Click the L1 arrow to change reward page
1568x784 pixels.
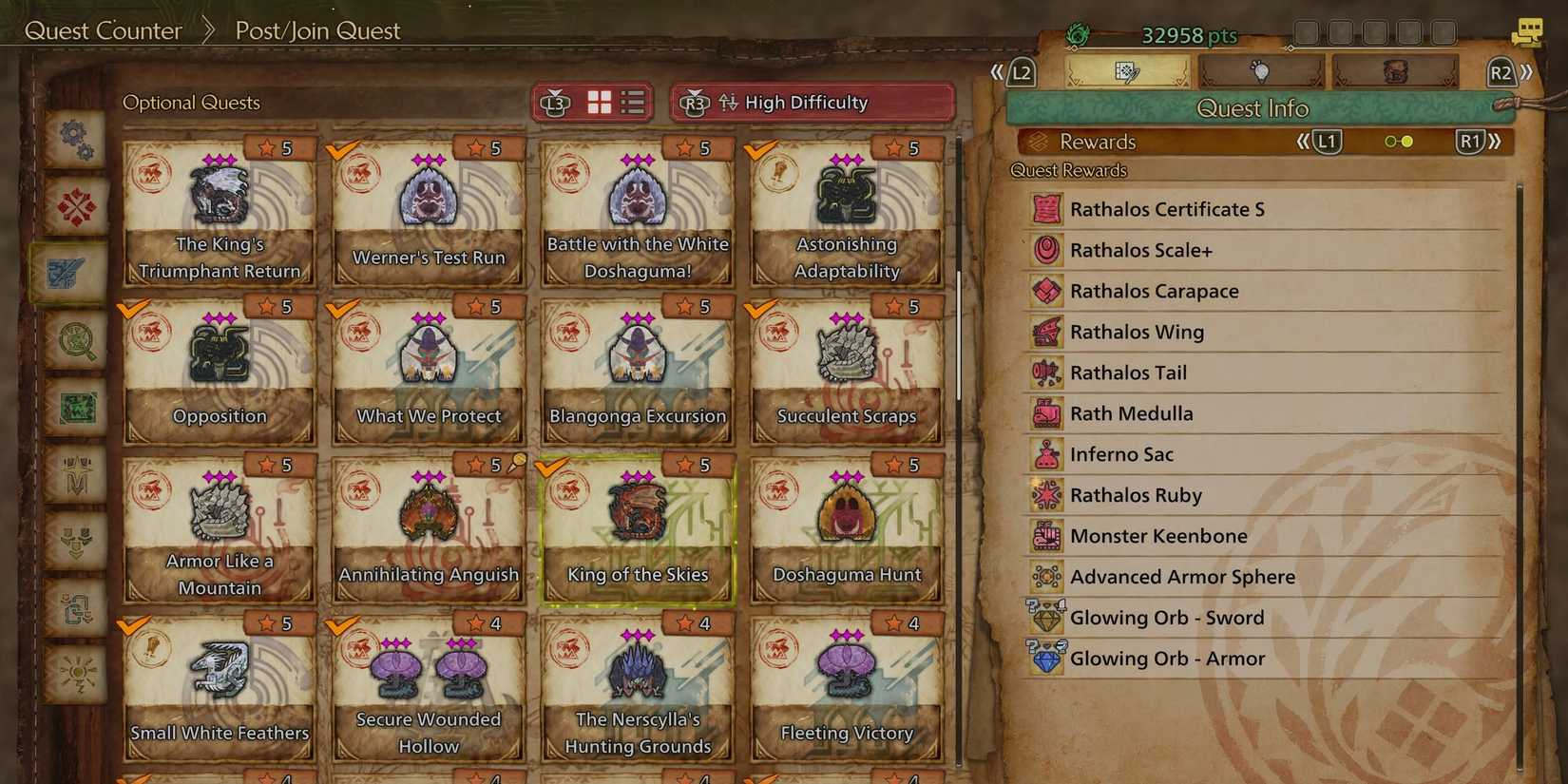pos(1328,141)
